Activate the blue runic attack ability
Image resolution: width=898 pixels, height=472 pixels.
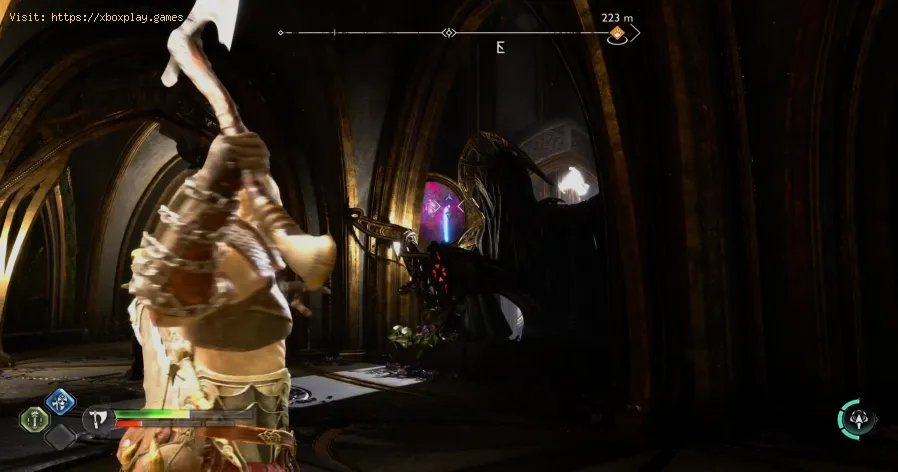tap(60, 402)
